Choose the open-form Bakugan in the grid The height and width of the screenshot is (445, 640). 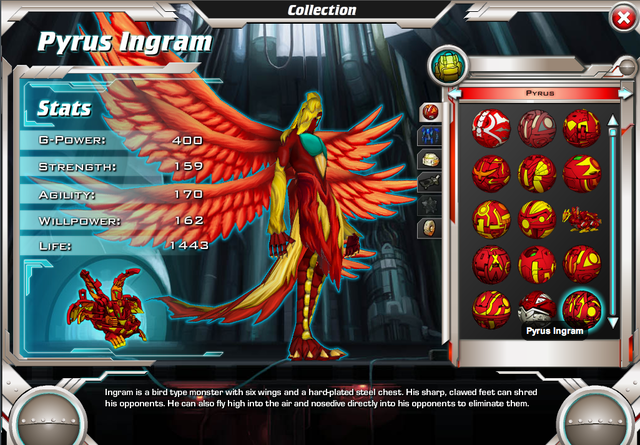click(x=579, y=216)
